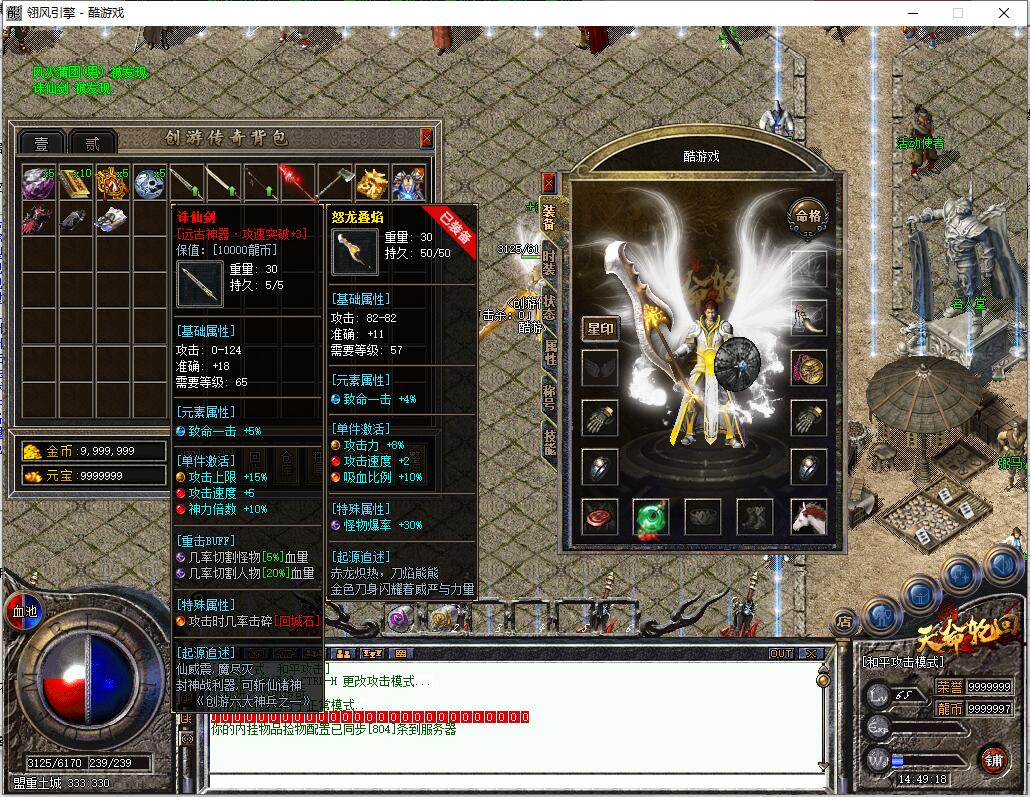1030x797 pixels.
Task: Close the game window
Action: [x=1004, y=13]
